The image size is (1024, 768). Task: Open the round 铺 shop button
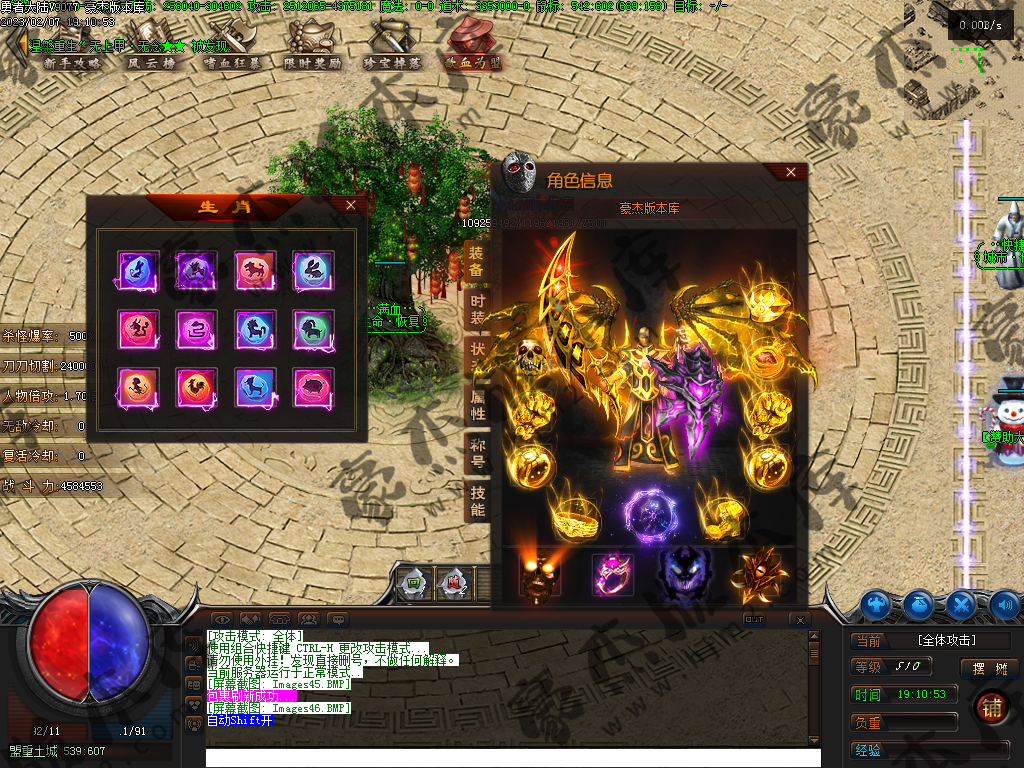(x=991, y=705)
